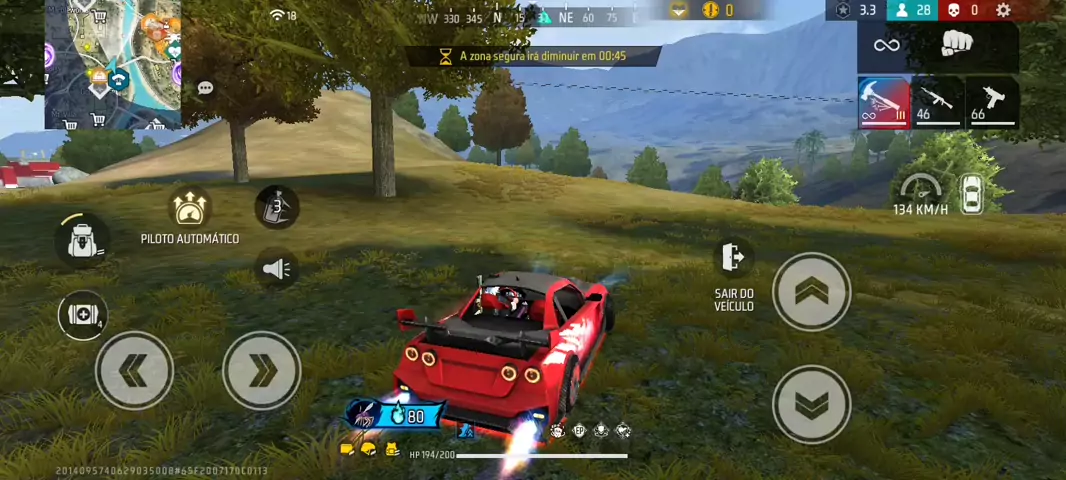Tap the car seat switch icon
Image resolution: width=1066 pixels, height=480 pixels.
click(971, 194)
